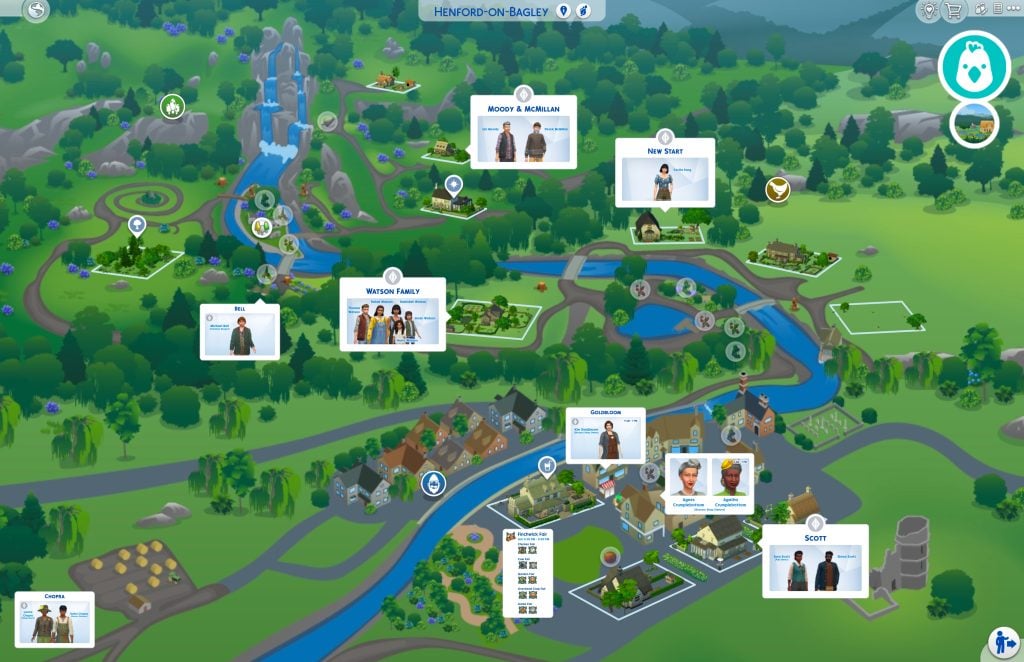
Task: Click the green campfire map marker
Action: click(172, 105)
